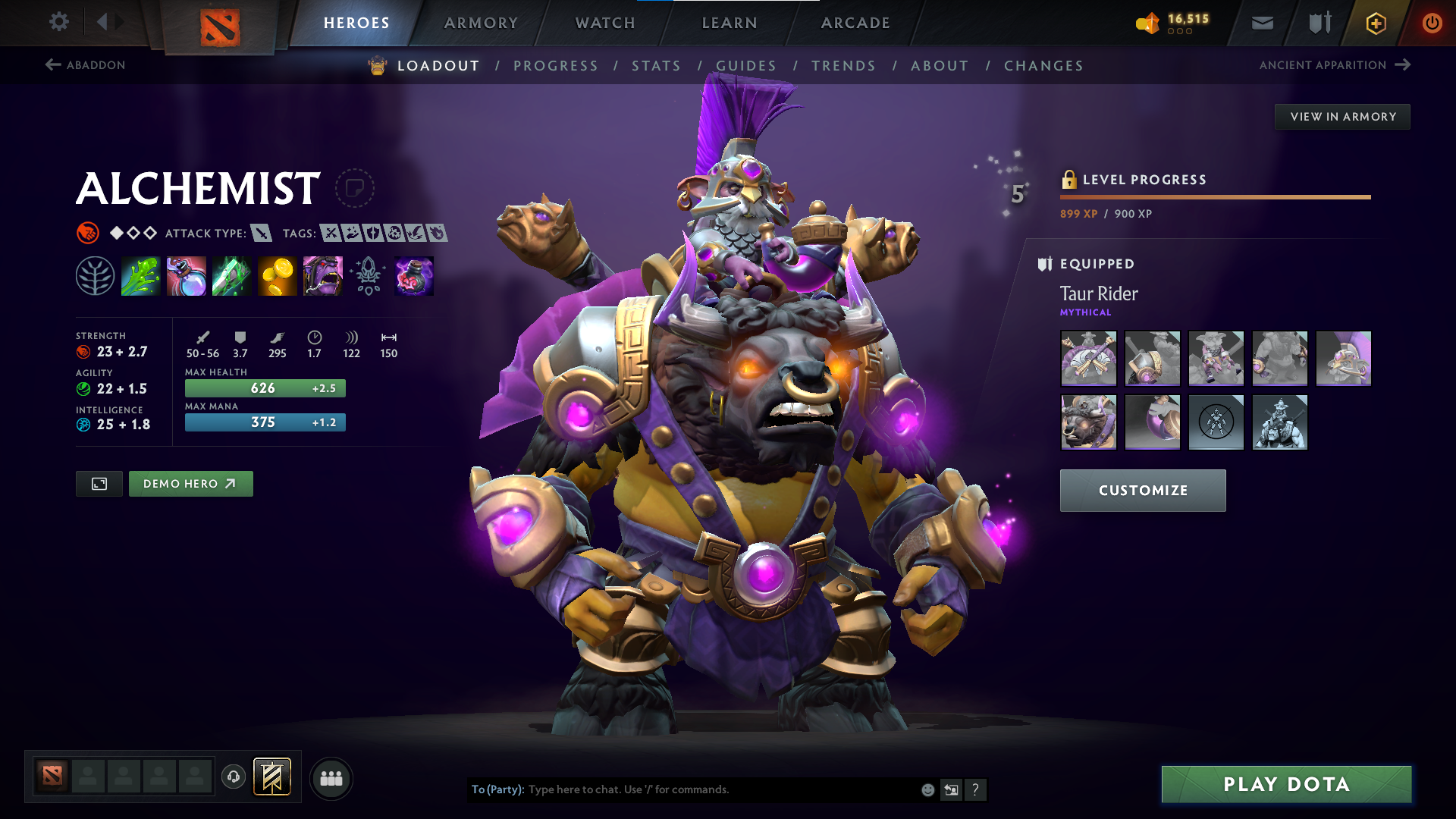1456x819 pixels.
Task: Toggle the Carry tag filter icon
Action: pyautogui.click(x=331, y=234)
